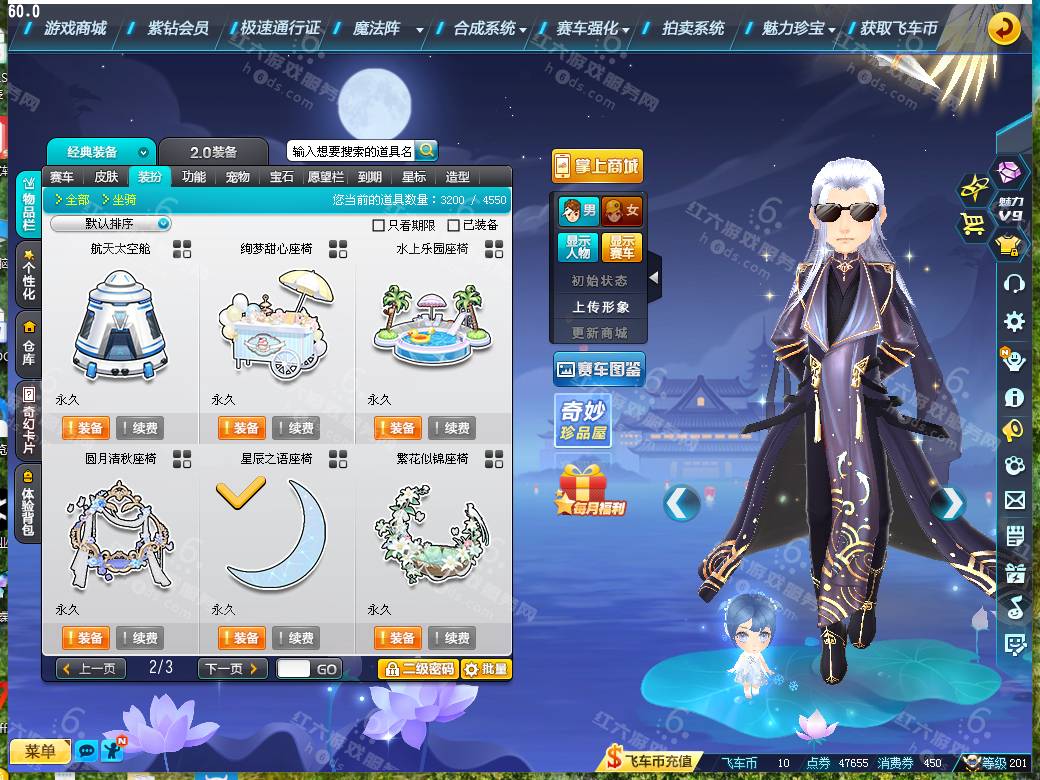This screenshot has height=780, width=1040.
Task: Open the 掌上商城 mobile shop
Action: 597,166
